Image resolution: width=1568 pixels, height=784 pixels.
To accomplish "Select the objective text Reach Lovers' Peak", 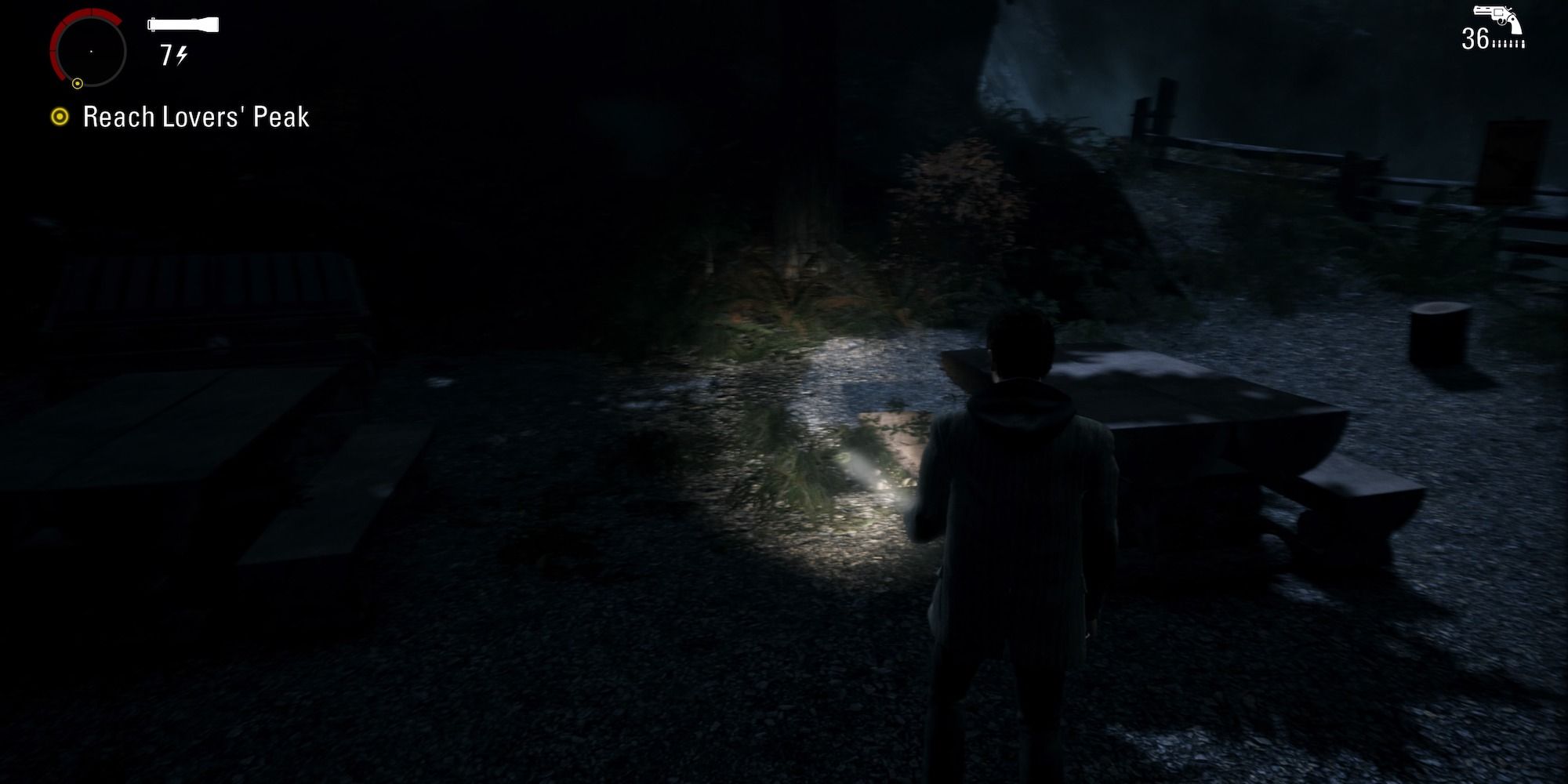I will [194, 116].
